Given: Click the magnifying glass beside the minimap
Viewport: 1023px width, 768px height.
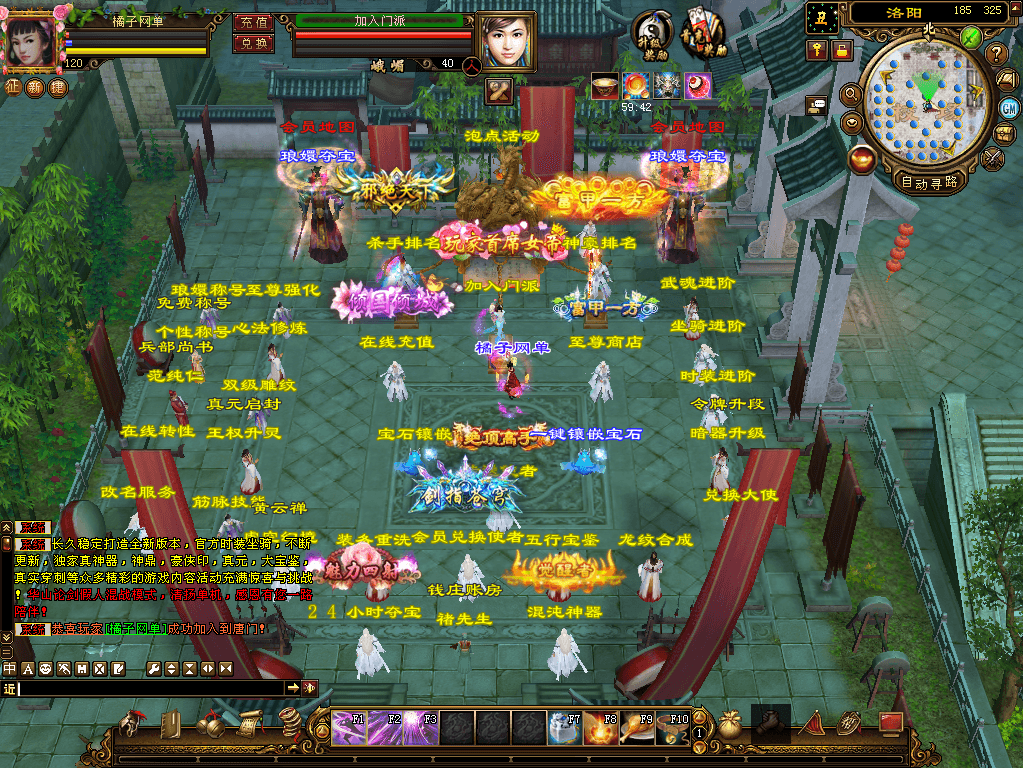Looking at the screenshot, I should click(852, 94).
